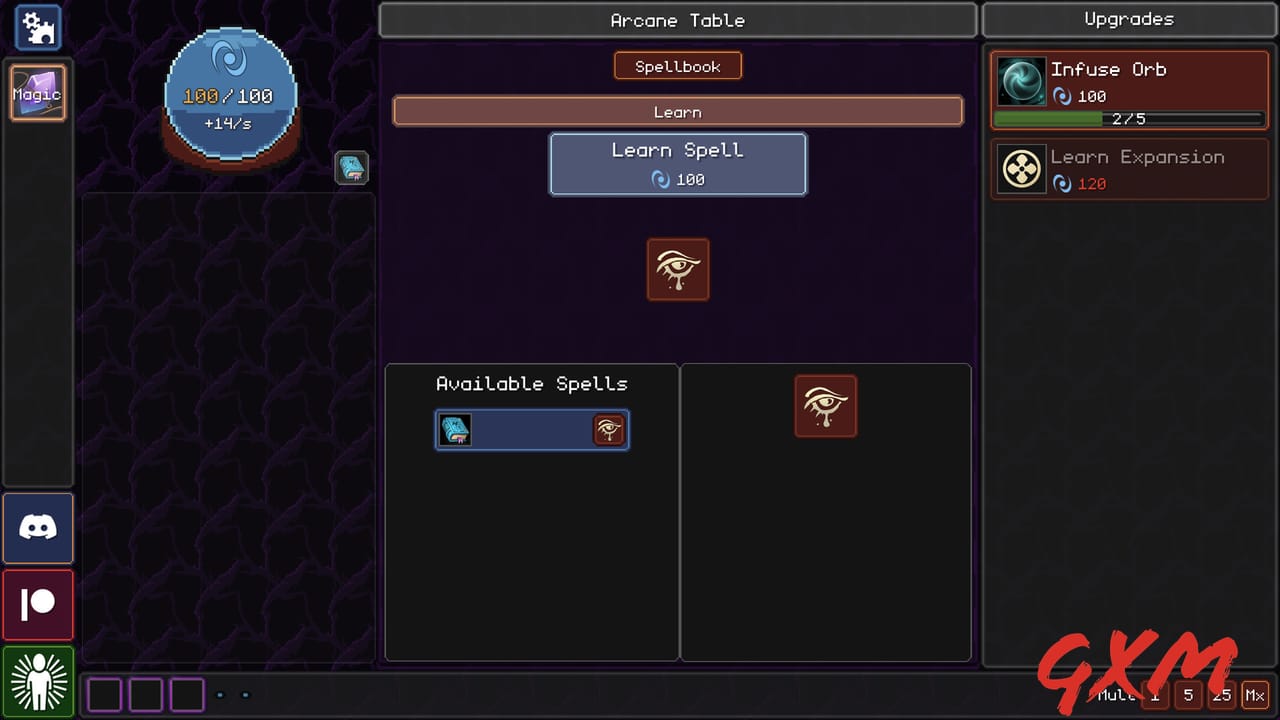Select the Magic tab icon in sidebar
Screen dimensions: 1280x720
38,93
